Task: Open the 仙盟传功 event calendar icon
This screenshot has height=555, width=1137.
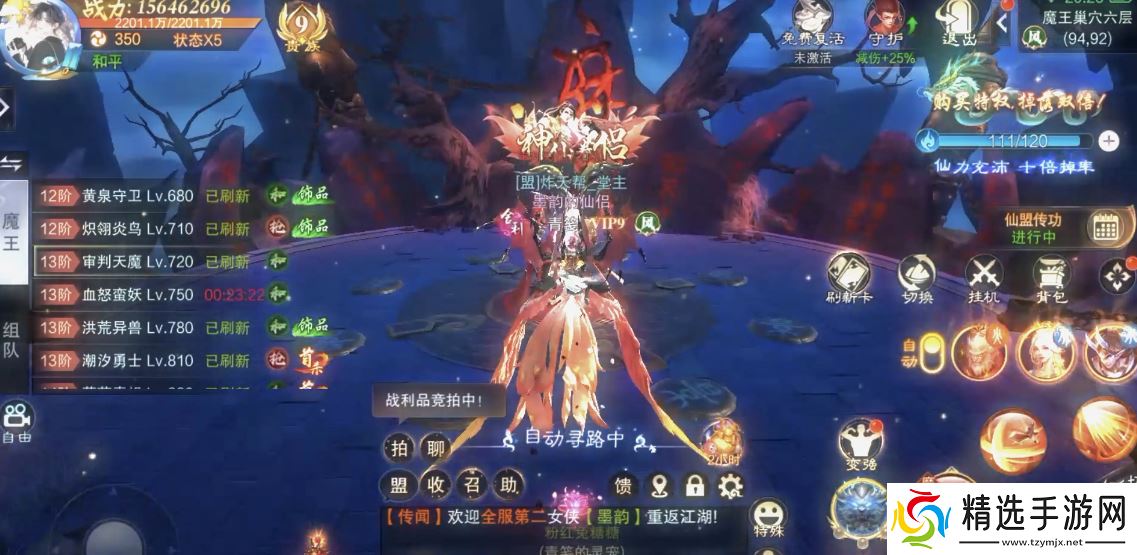Action: (x=1105, y=228)
